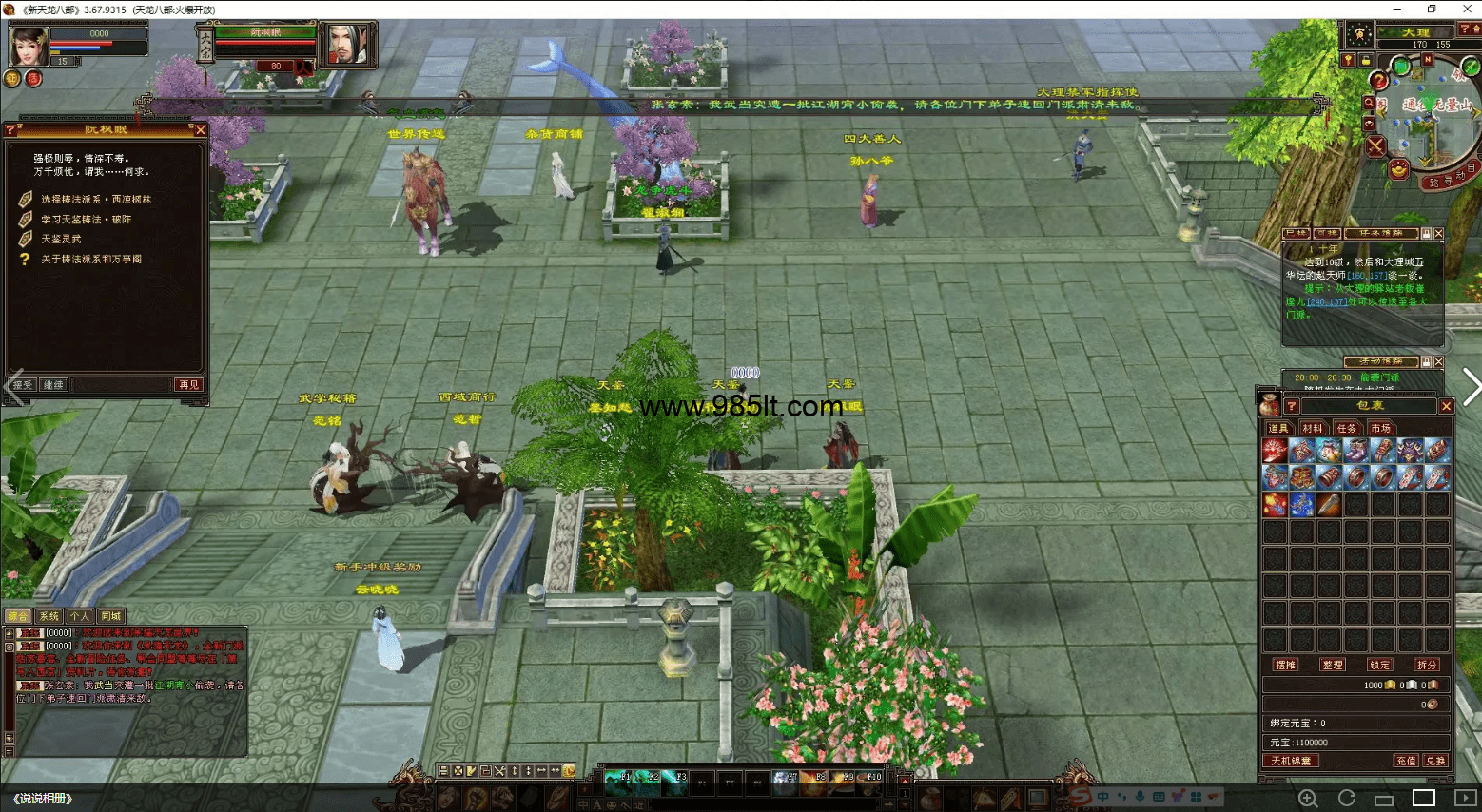Open the 任务 tab in the bag
Image resolution: width=1482 pixels, height=812 pixels.
[x=1347, y=429]
